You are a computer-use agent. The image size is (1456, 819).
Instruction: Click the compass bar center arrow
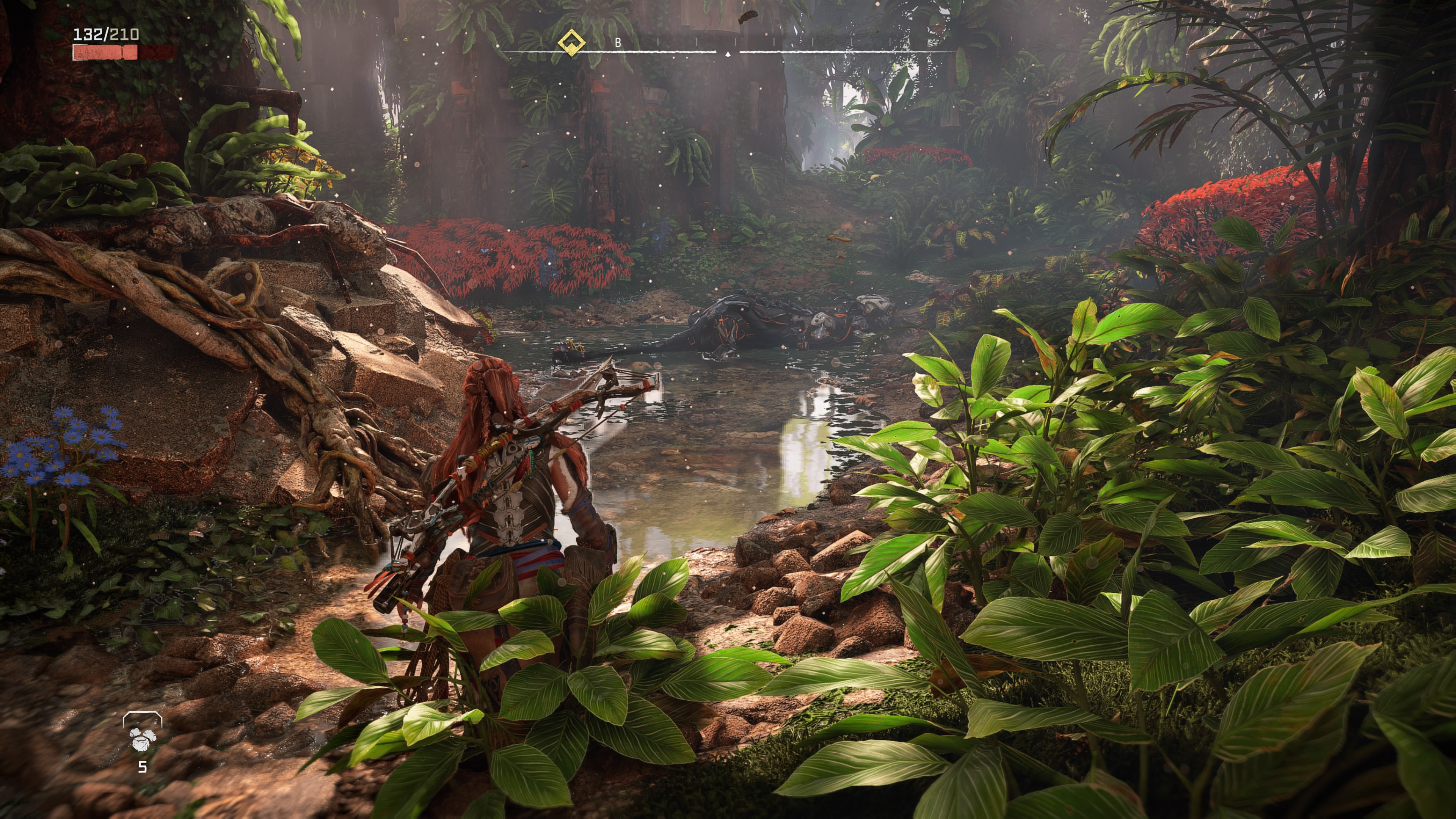(x=728, y=54)
